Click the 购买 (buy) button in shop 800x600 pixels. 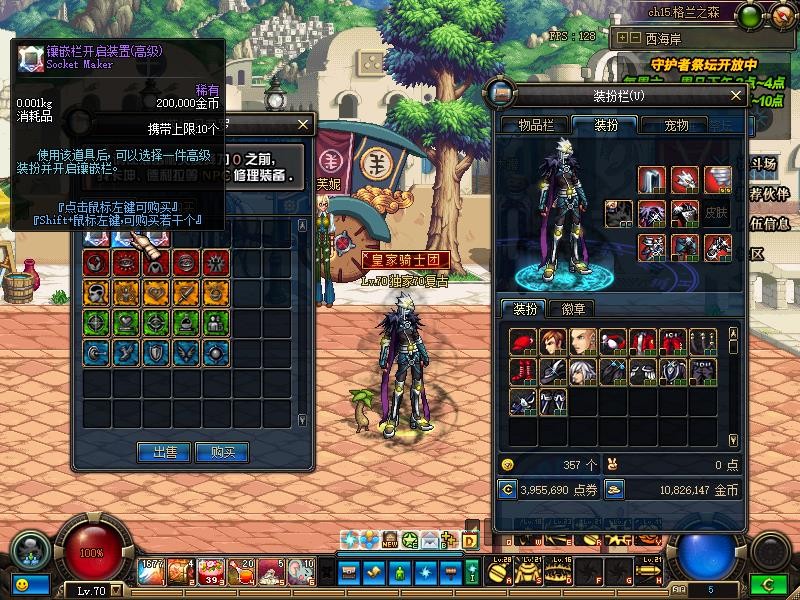coord(221,452)
